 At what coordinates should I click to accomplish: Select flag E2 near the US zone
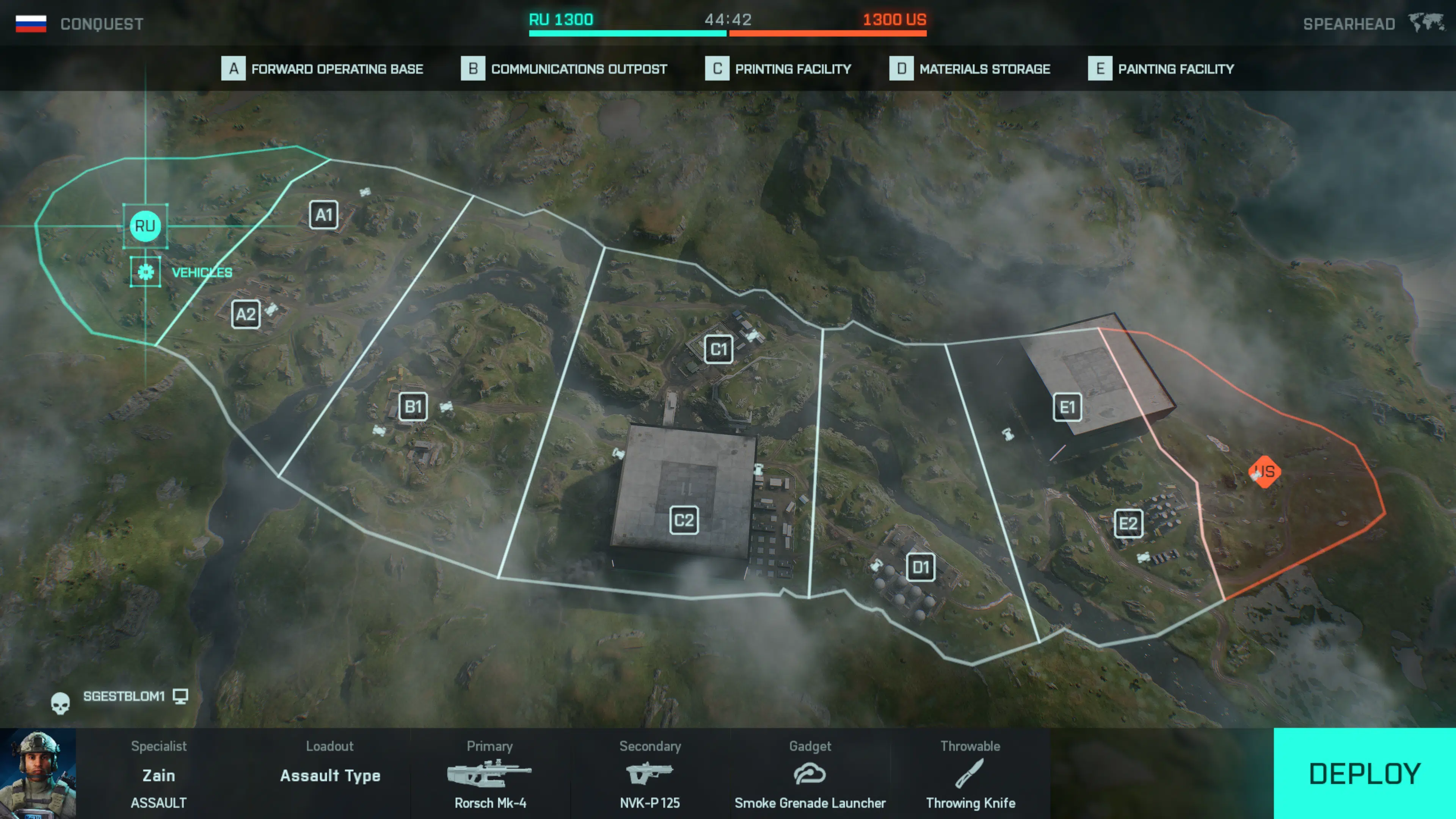pyautogui.click(x=1128, y=524)
